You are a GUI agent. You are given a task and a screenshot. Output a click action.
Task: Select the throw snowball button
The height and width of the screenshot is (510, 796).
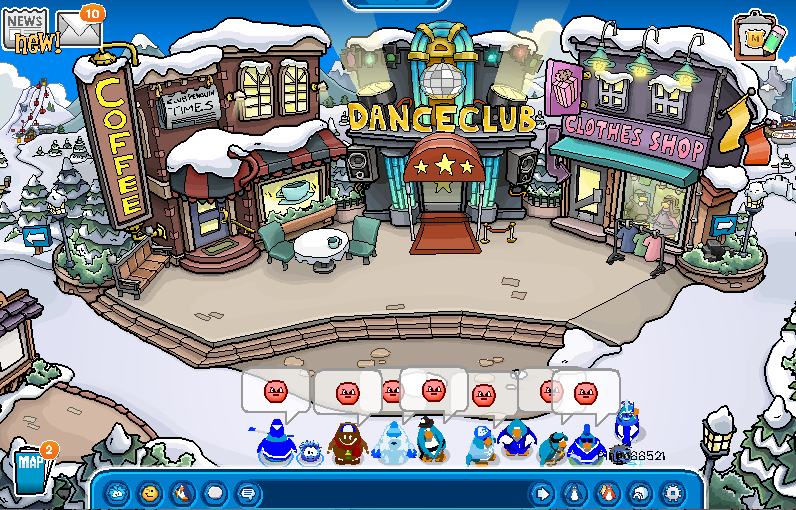coord(214,493)
